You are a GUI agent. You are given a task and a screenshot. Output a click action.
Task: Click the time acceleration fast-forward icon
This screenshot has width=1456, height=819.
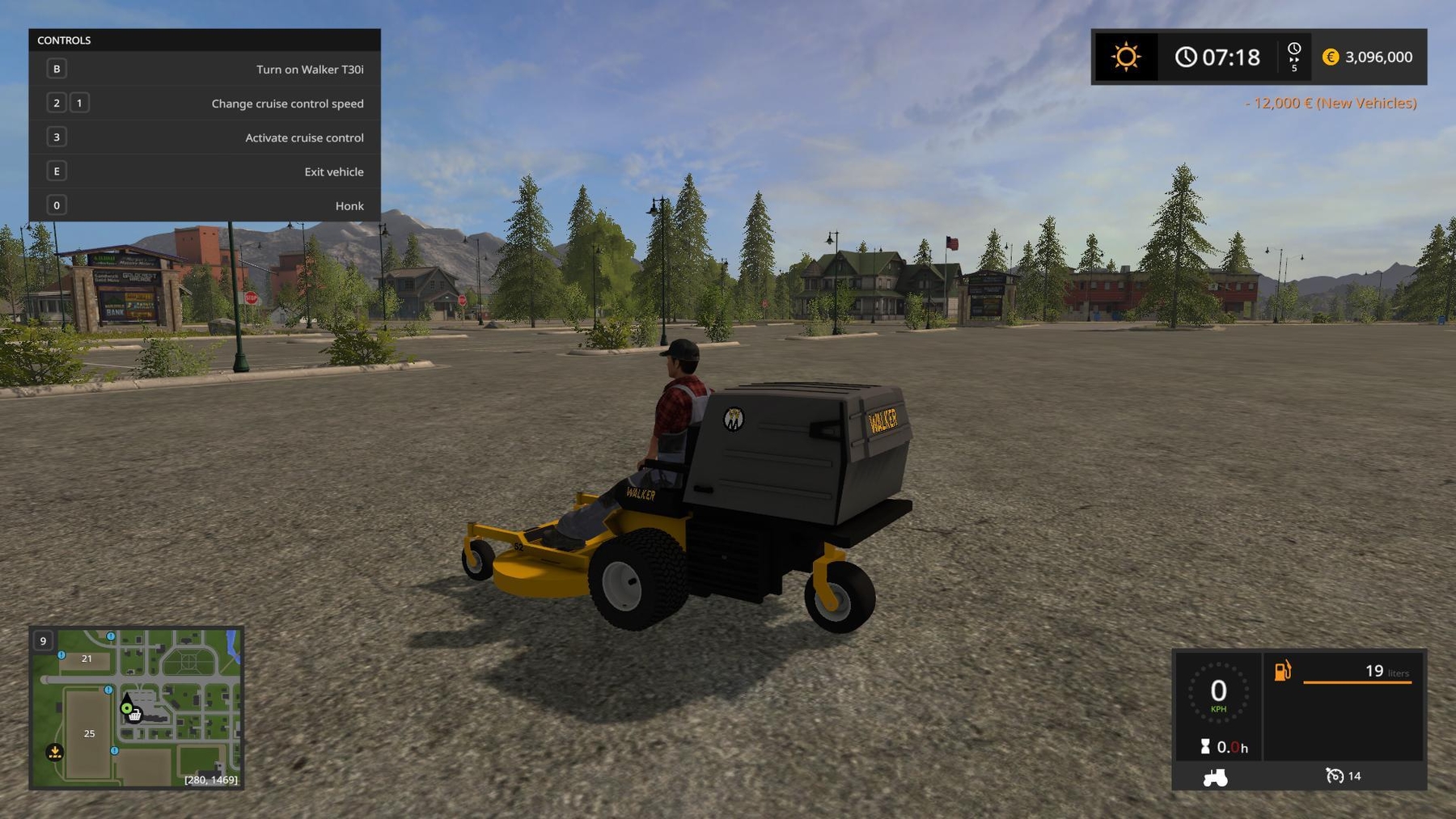tap(1295, 57)
